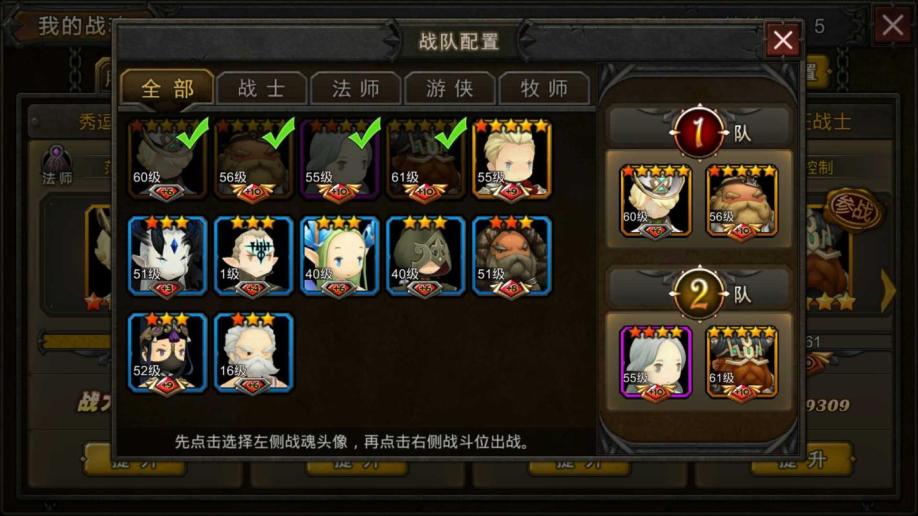Screen dimensions: 918x516
Task: Select the 牧师 tab
Action: click(x=544, y=89)
